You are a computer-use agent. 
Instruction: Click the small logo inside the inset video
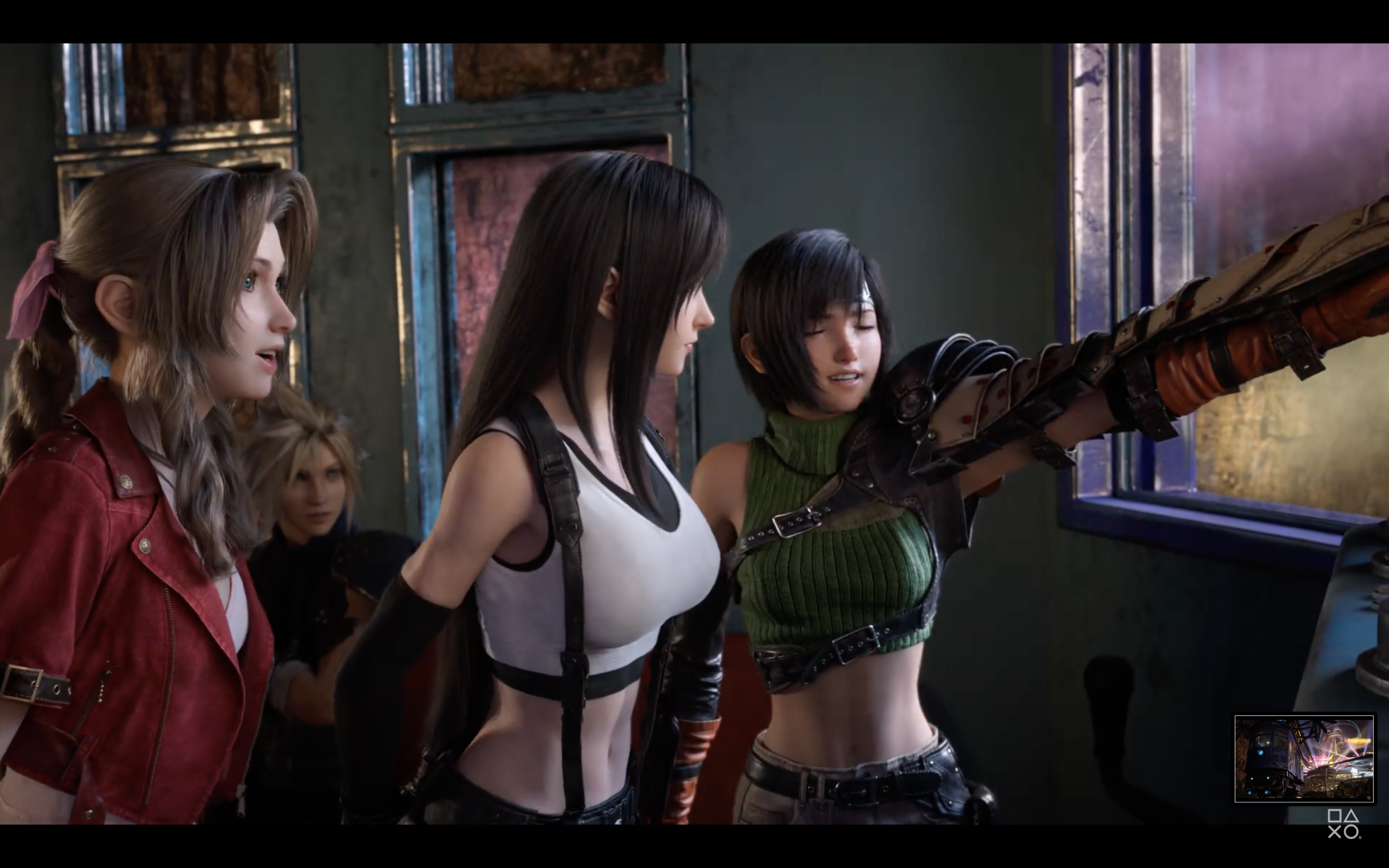coord(1368,797)
